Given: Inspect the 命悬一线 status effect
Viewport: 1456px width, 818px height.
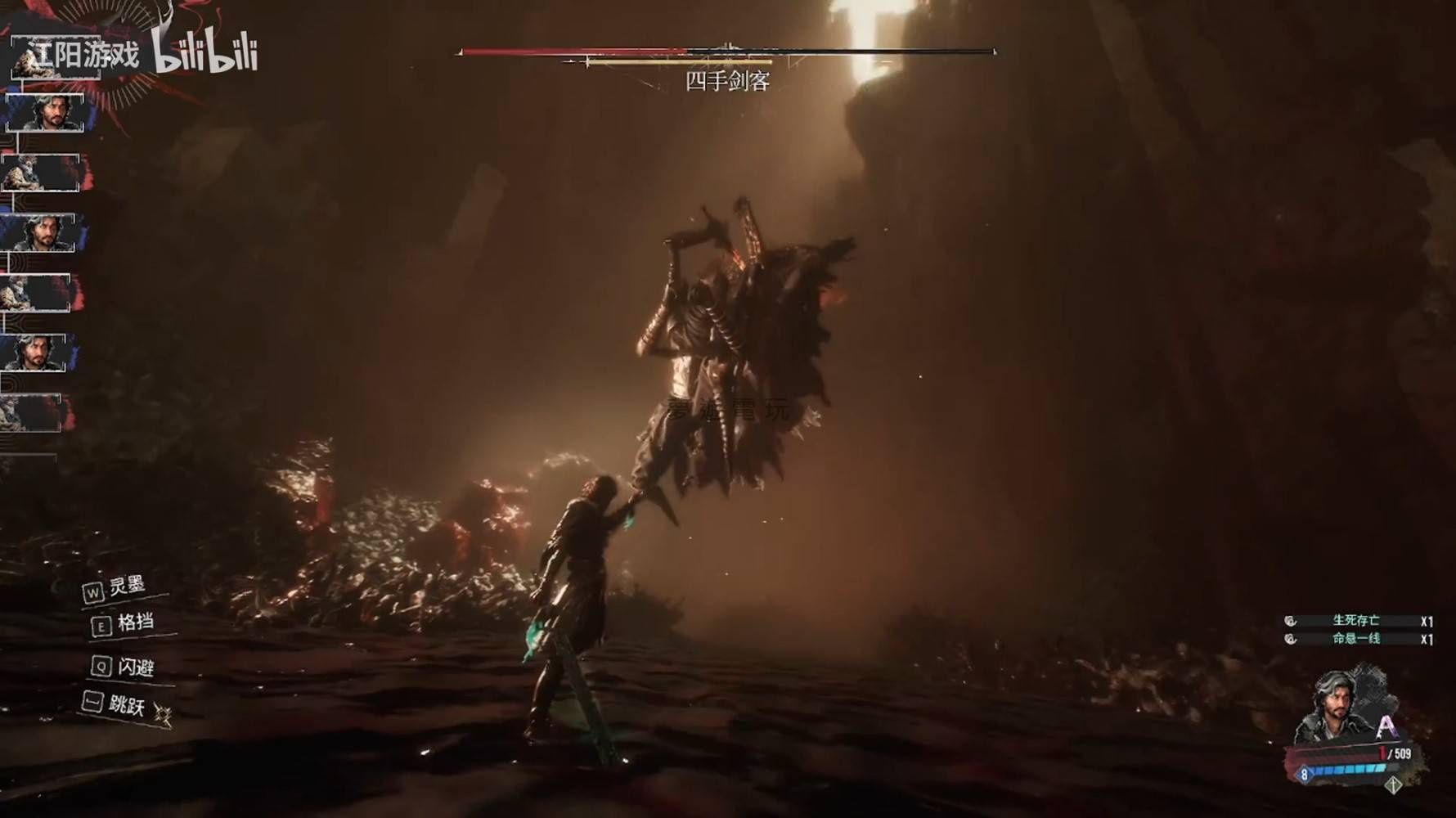Looking at the screenshot, I should (1355, 638).
